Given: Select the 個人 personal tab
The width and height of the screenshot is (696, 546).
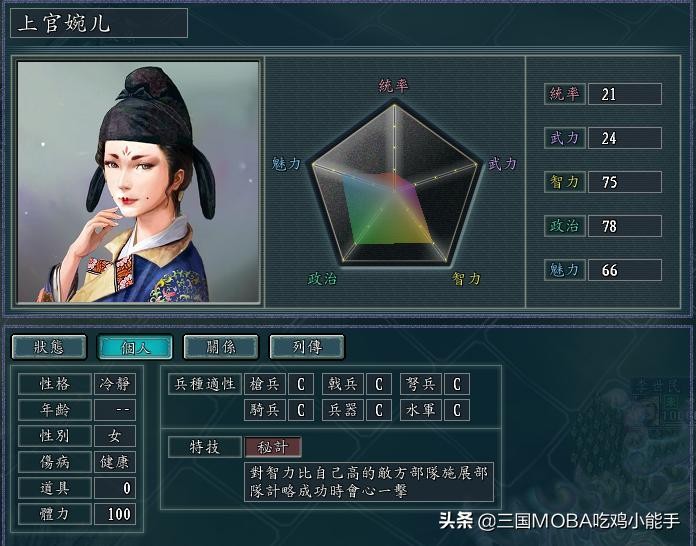Looking at the screenshot, I should (135, 347).
